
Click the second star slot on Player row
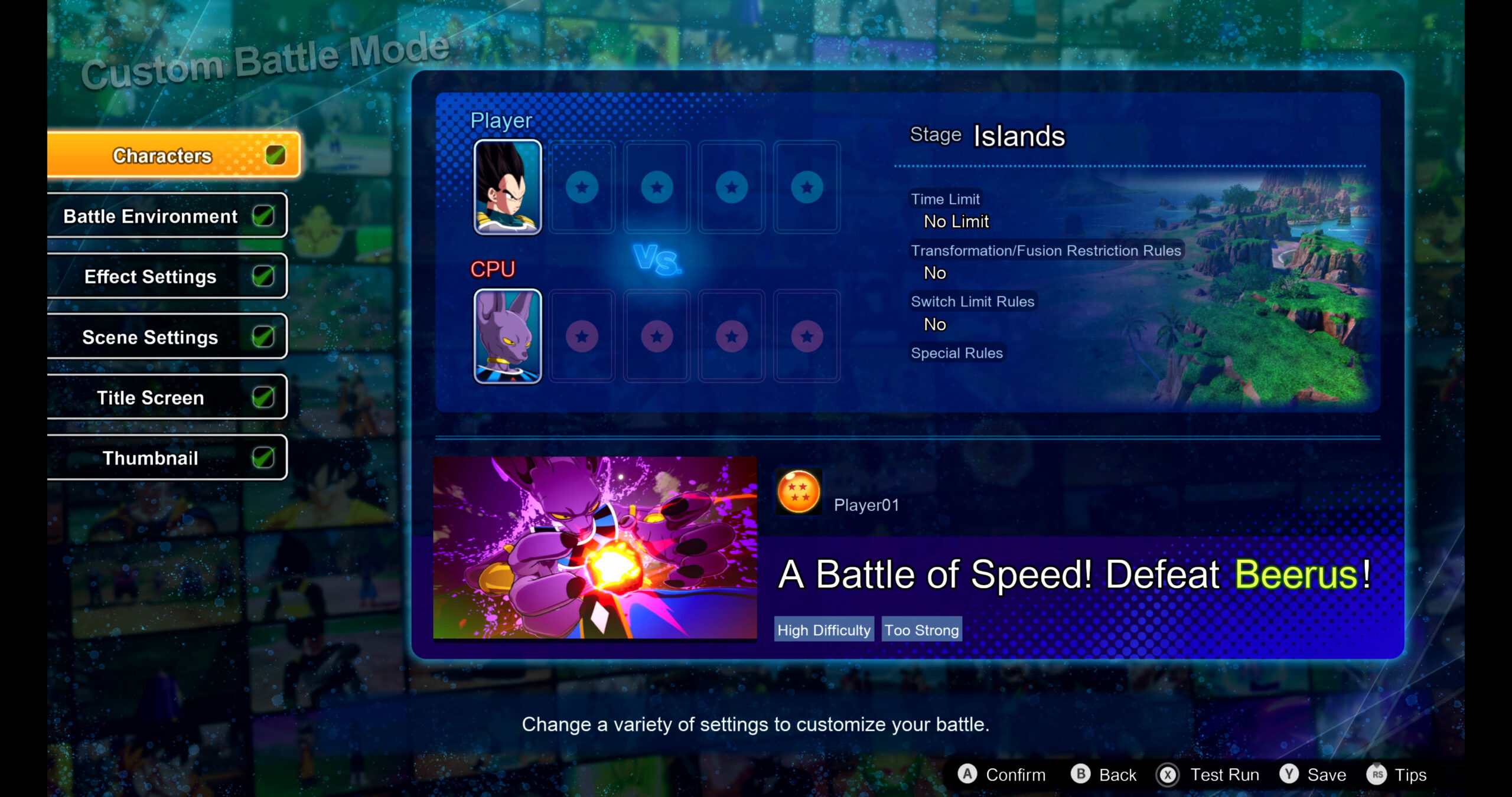(x=656, y=187)
